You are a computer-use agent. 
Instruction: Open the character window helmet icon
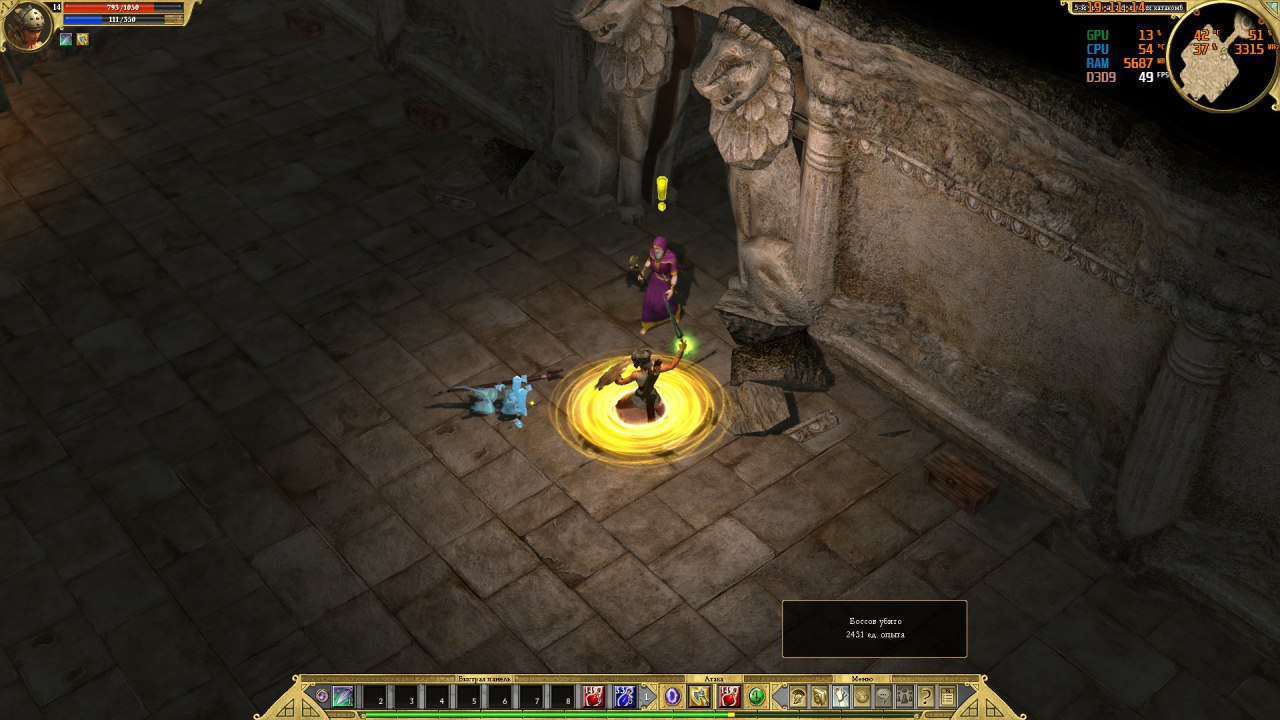click(x=798, y=697)
